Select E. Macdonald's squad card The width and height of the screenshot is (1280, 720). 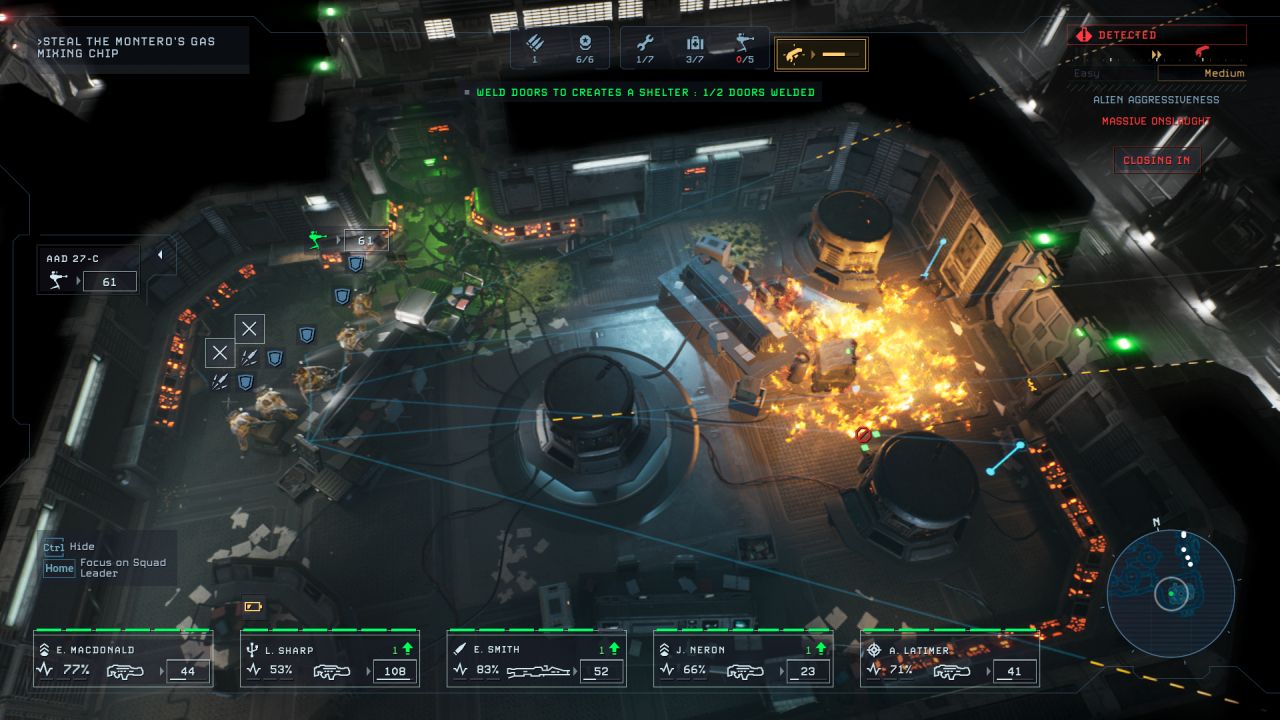pos(123,660)
